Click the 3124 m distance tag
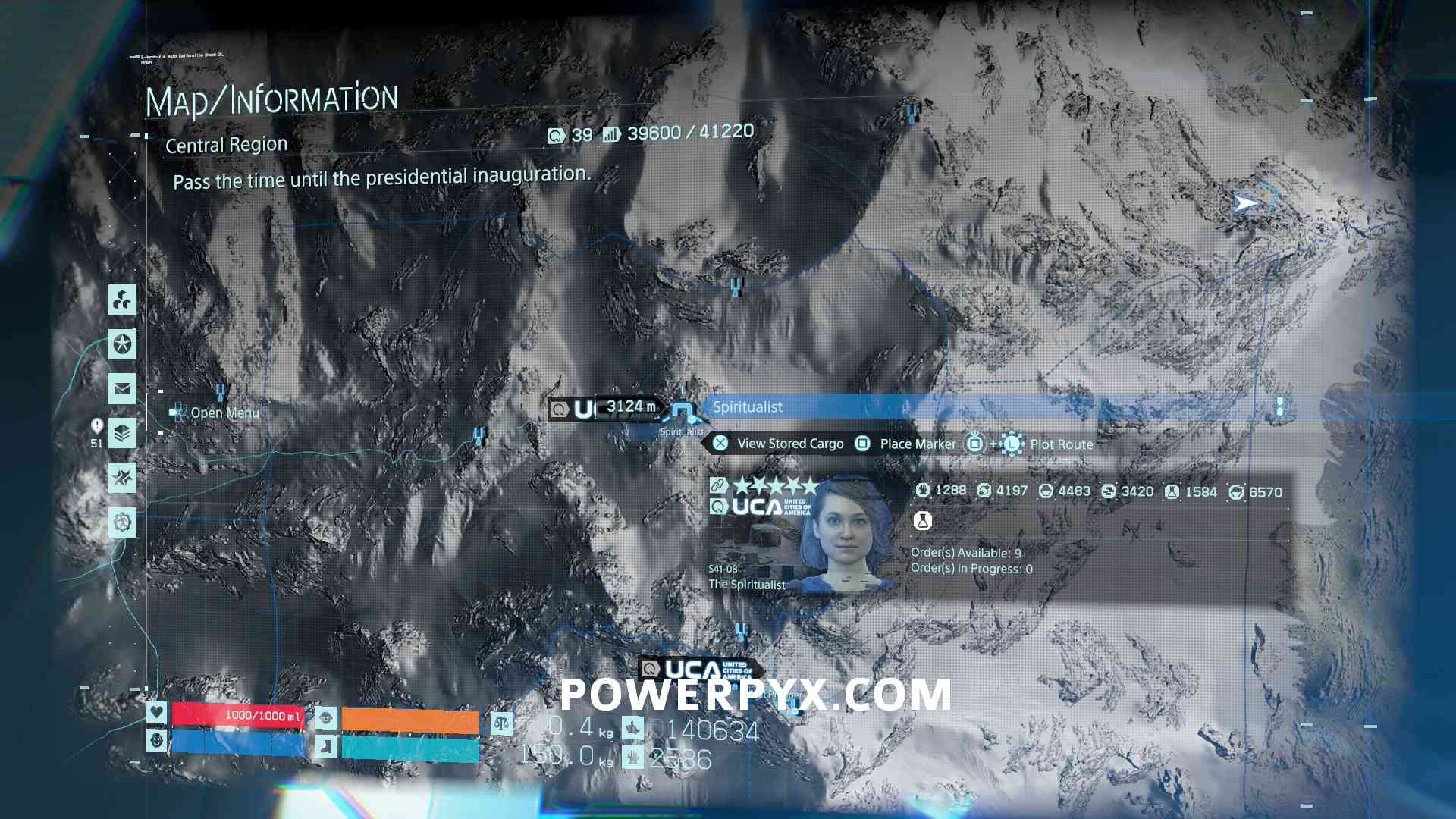Image resolution: width=1456 pixels, height=819 pixels. (629, 407)
